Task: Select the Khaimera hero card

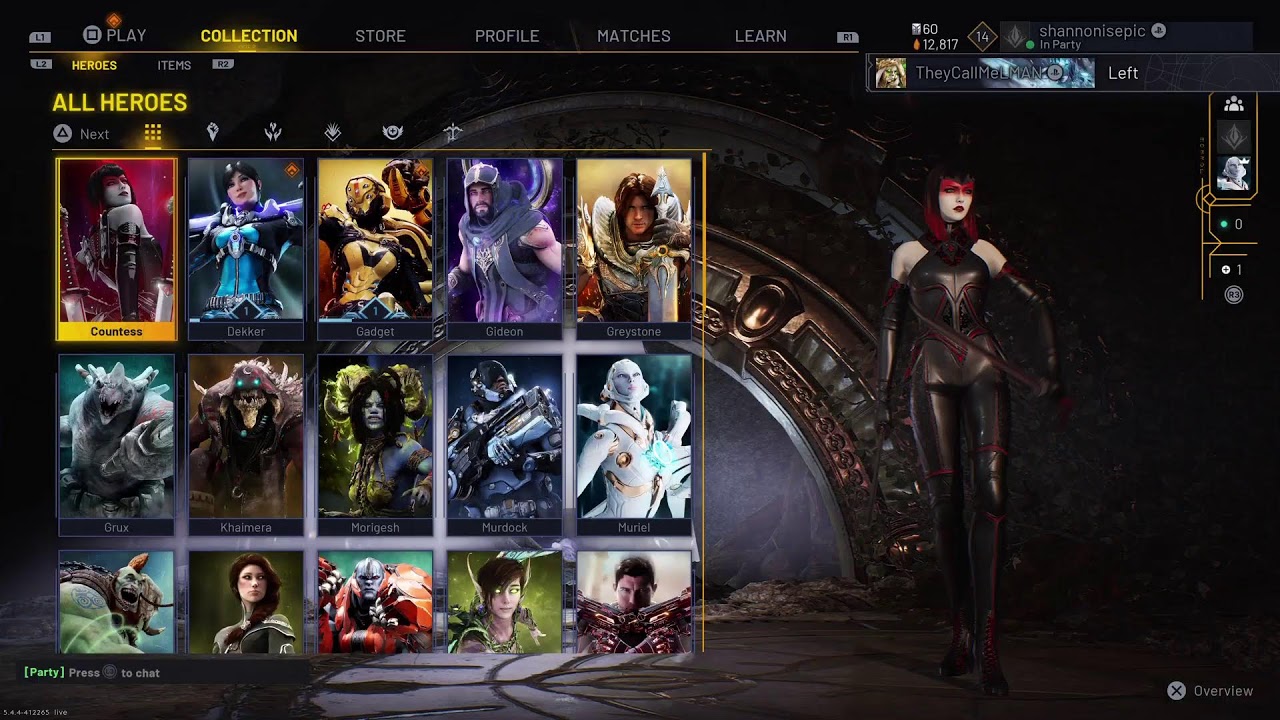Action: [245, 444]
